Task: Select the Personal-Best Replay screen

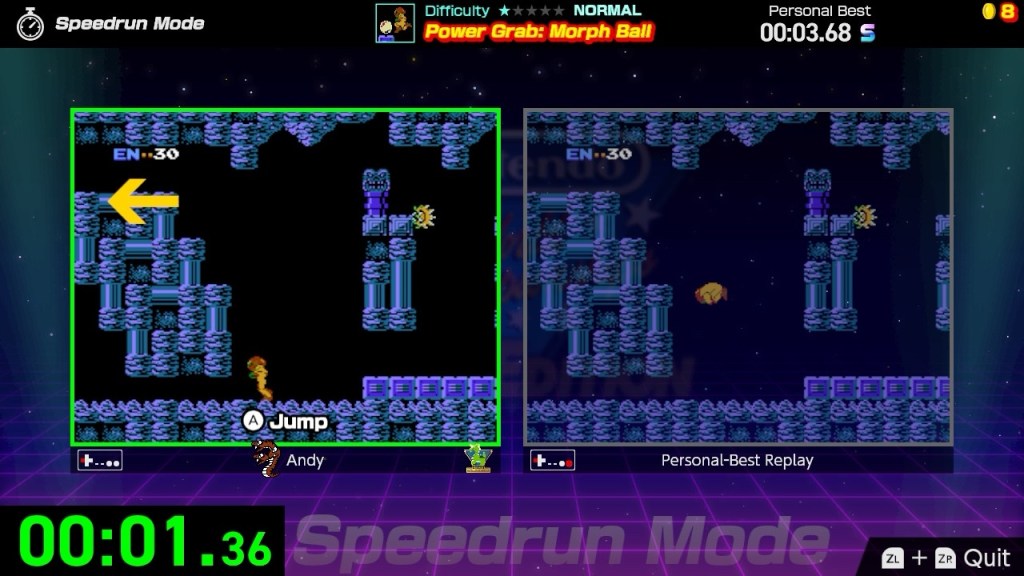Action: pos(738,277)
